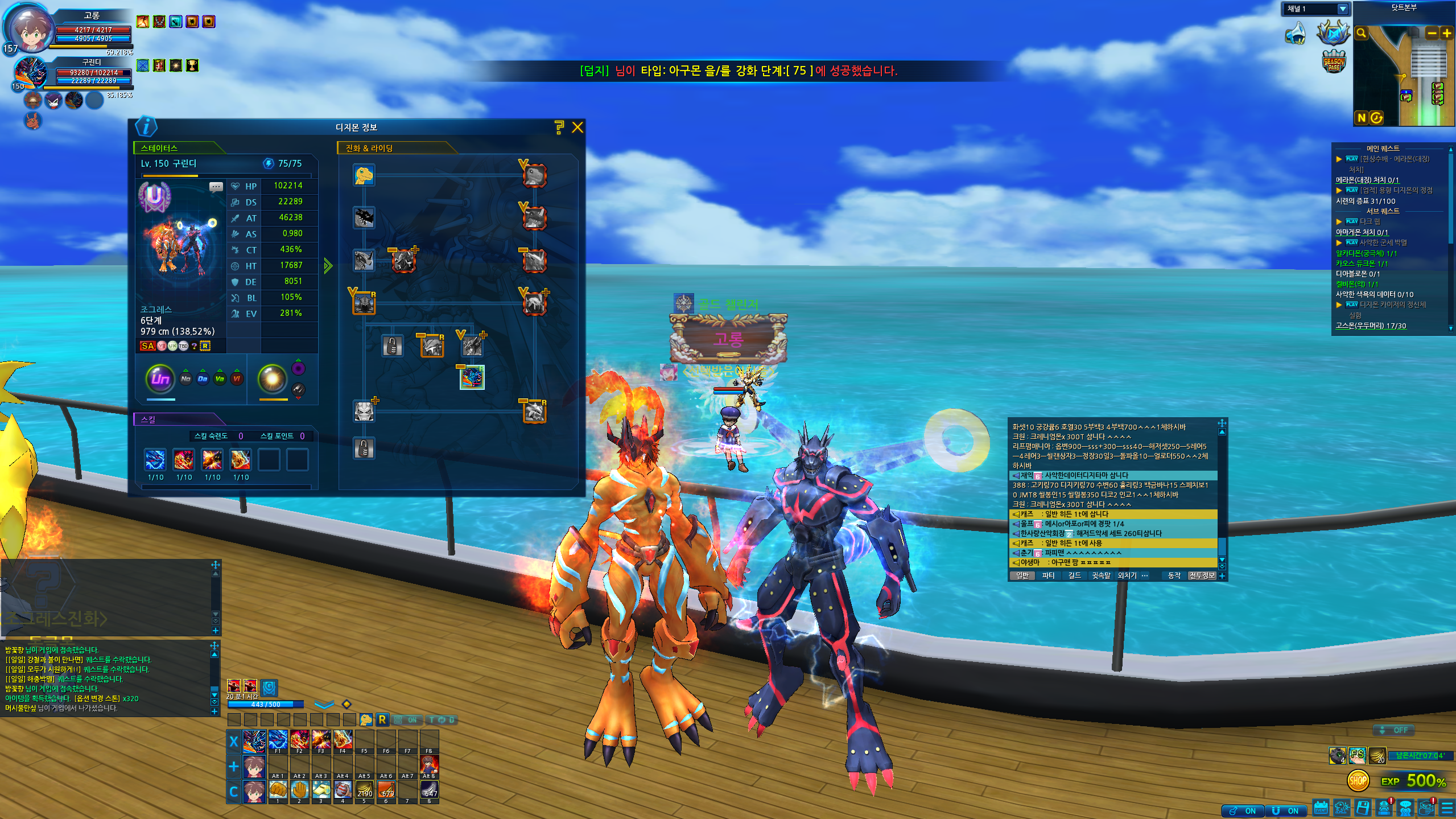Open the 전투정보 combat info tab
The width and height of the screenshot is (1456, 819).
(x=1202, y=575)
